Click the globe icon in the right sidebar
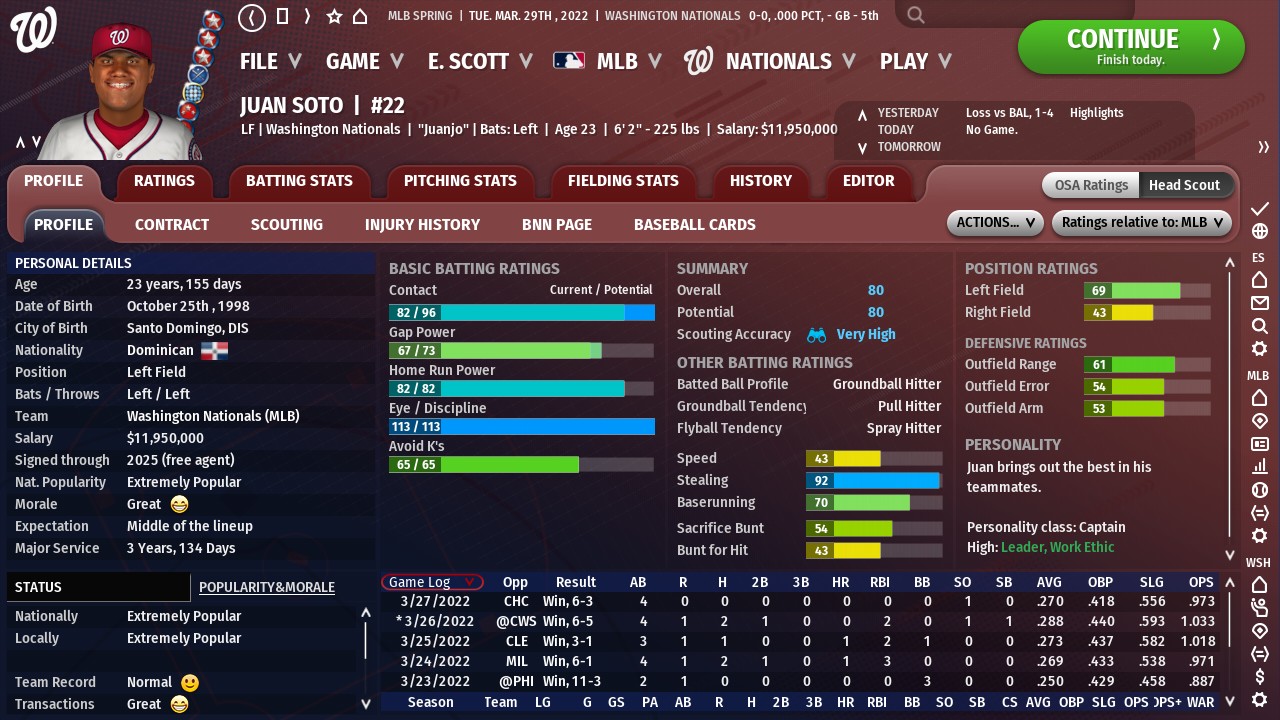The width and height of the screenshot is (1280, 720). click(1261, 232)
